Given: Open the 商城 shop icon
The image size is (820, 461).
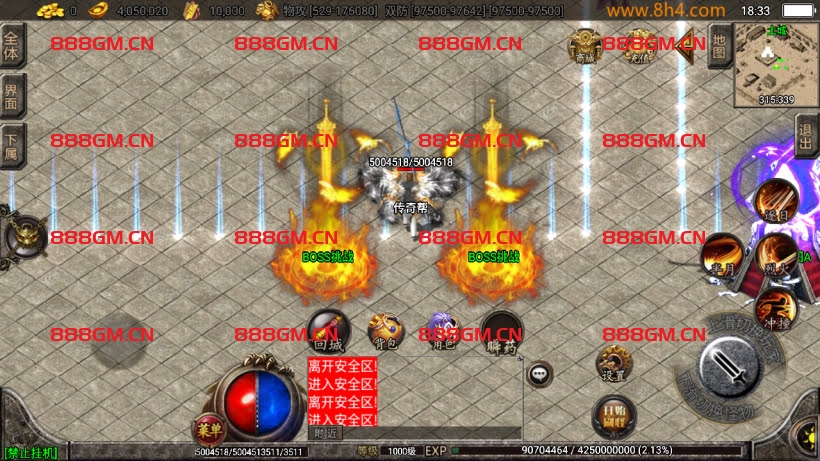Looking at the screenshot, I should click(585, 44).
